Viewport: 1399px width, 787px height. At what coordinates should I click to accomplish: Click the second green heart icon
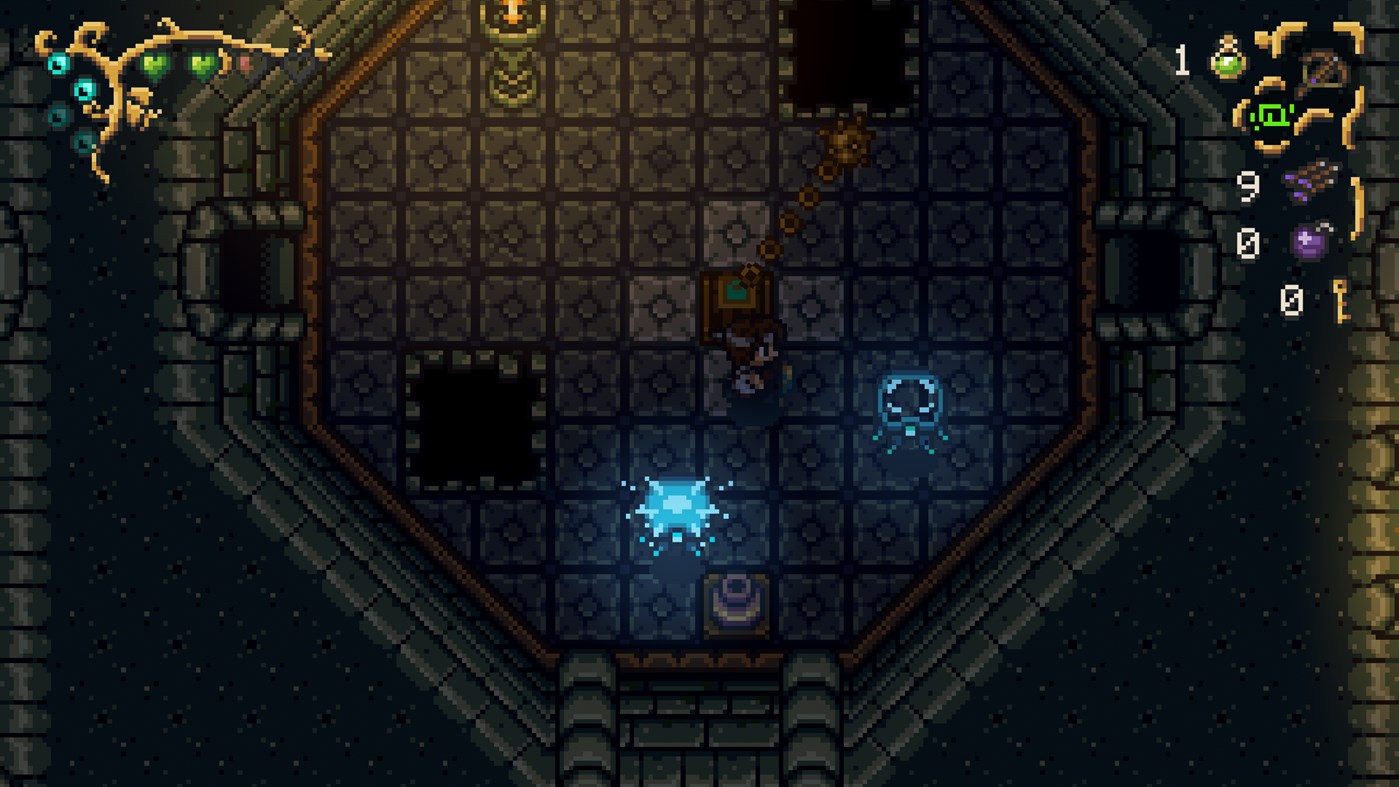200,65
